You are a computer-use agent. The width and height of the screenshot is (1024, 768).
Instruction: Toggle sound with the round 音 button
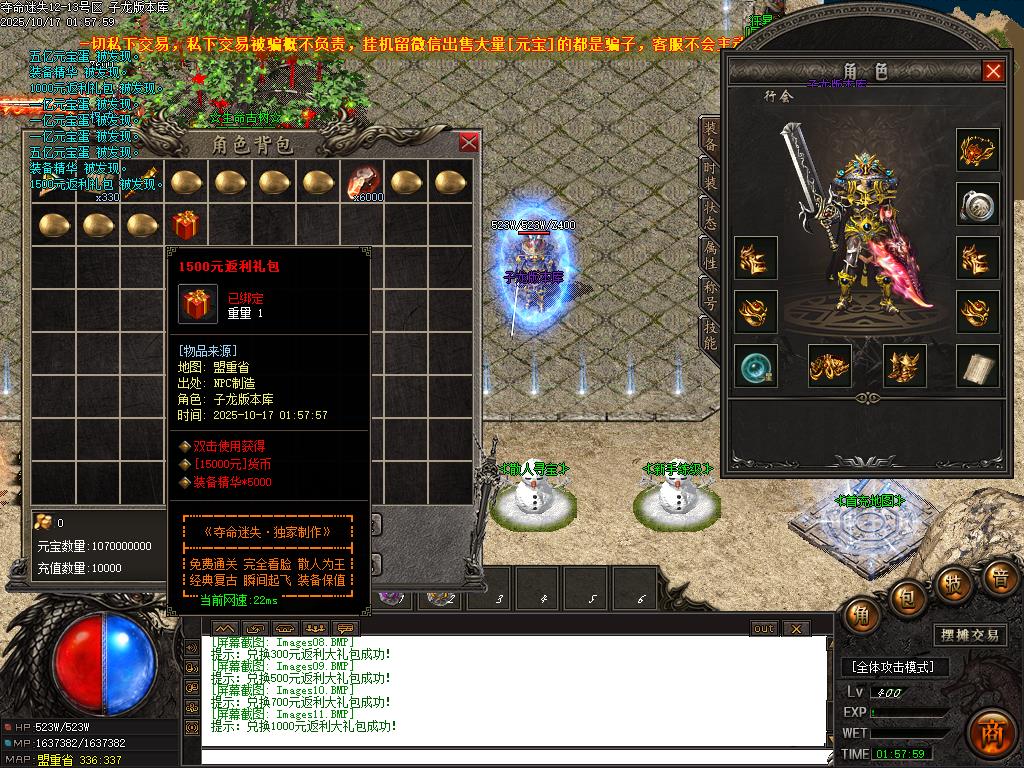pyautogui.click(x=998, y=577)
